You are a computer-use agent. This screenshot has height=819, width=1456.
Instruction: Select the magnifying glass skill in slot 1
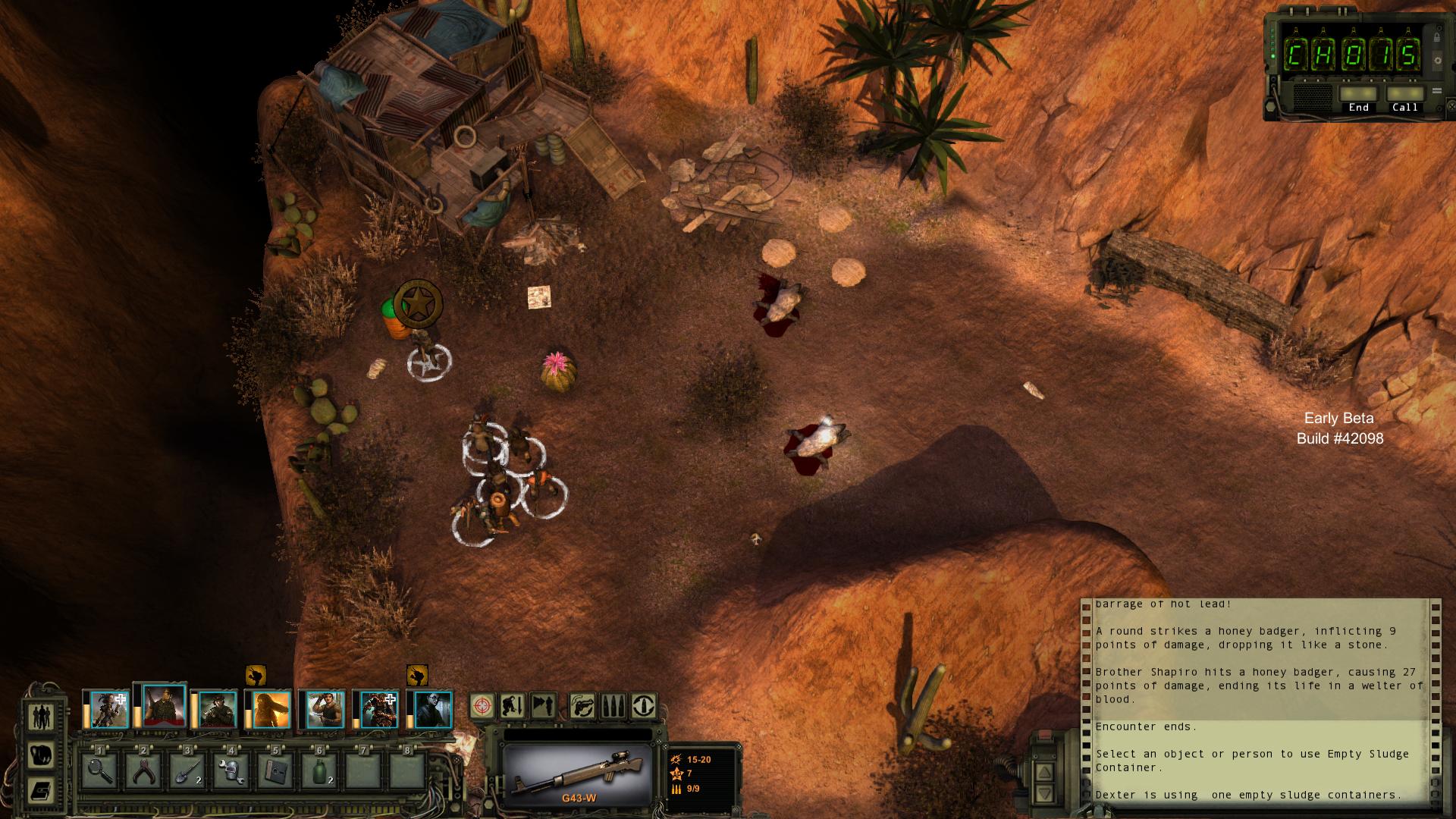point(101,770)
